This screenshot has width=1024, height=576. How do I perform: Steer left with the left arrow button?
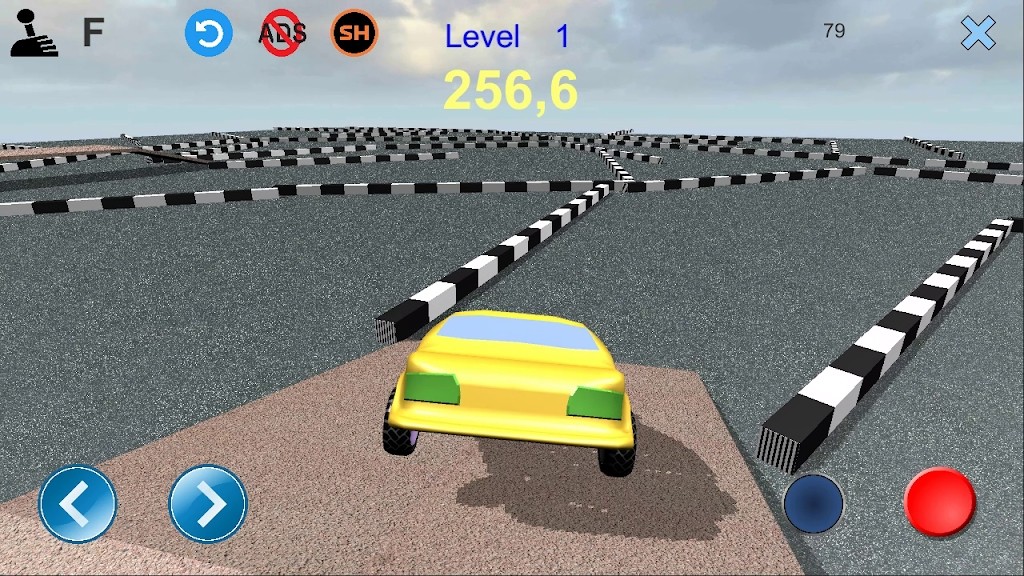pyautogui.click(x=77, y=504)
